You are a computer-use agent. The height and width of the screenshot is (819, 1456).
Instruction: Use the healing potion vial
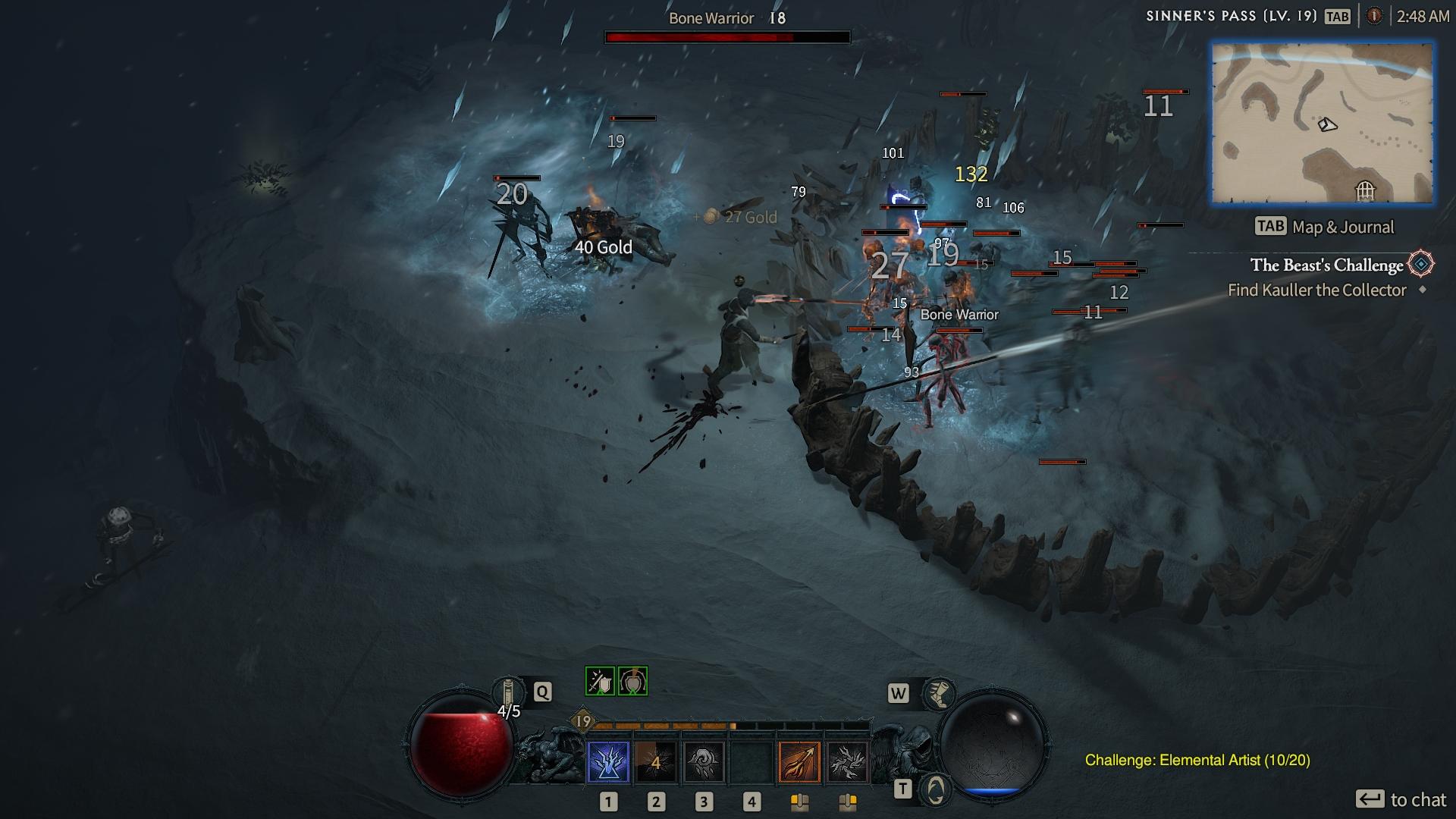coord(509,693)
